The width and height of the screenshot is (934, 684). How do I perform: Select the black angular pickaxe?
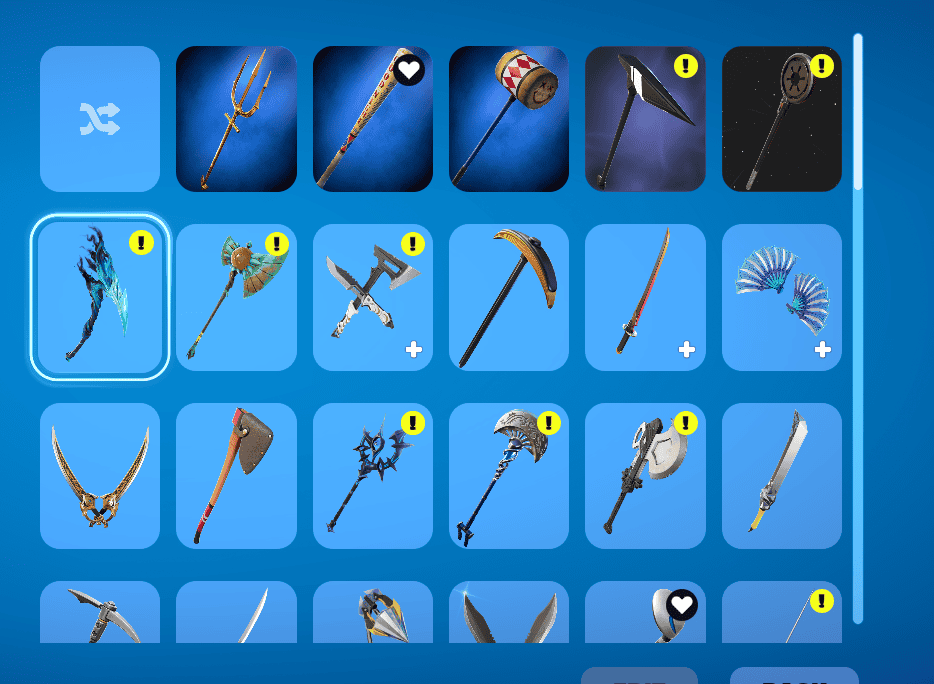tap(644, 119)
